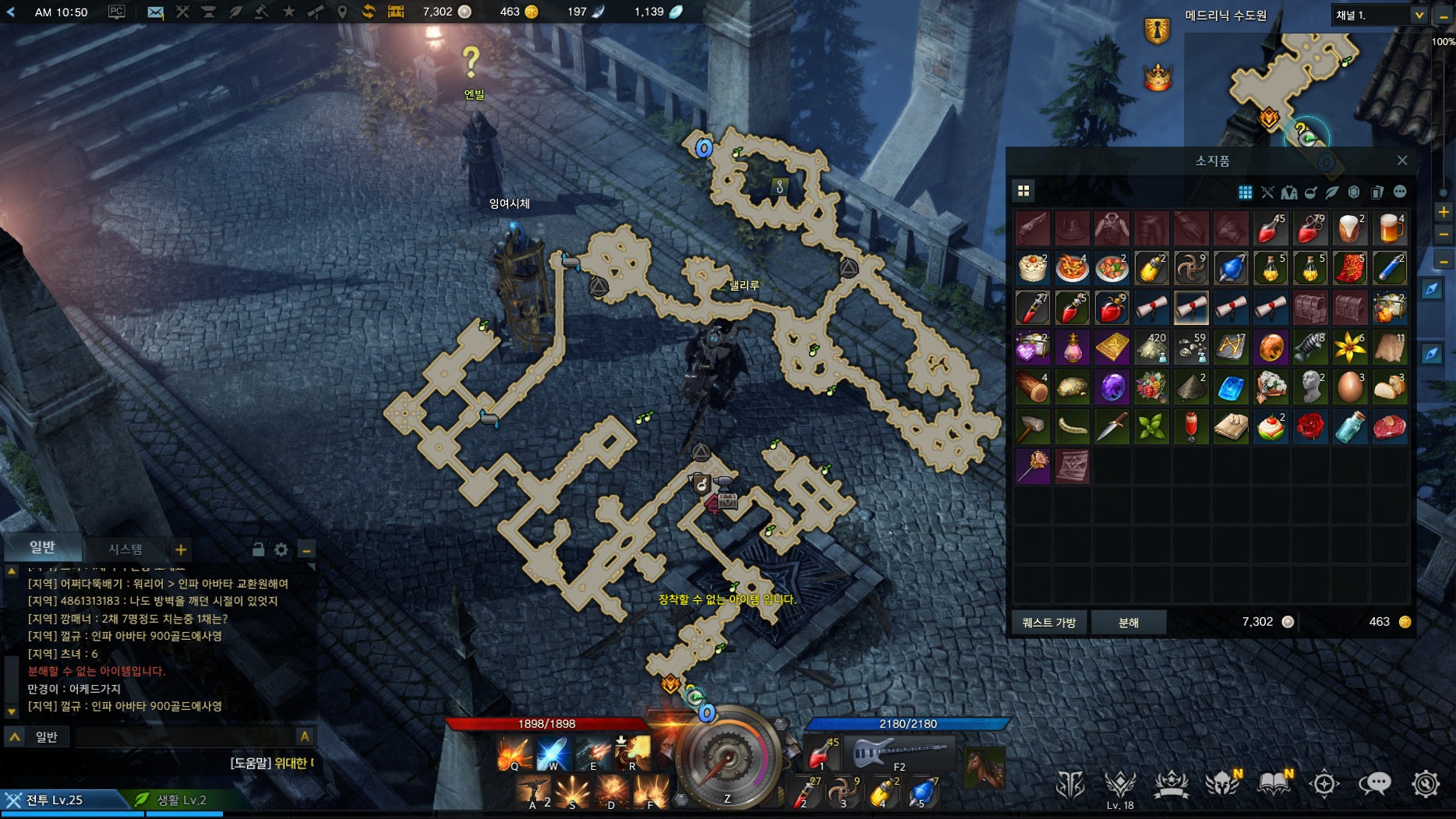Add a new chat tab with plus

pos(181,550)
